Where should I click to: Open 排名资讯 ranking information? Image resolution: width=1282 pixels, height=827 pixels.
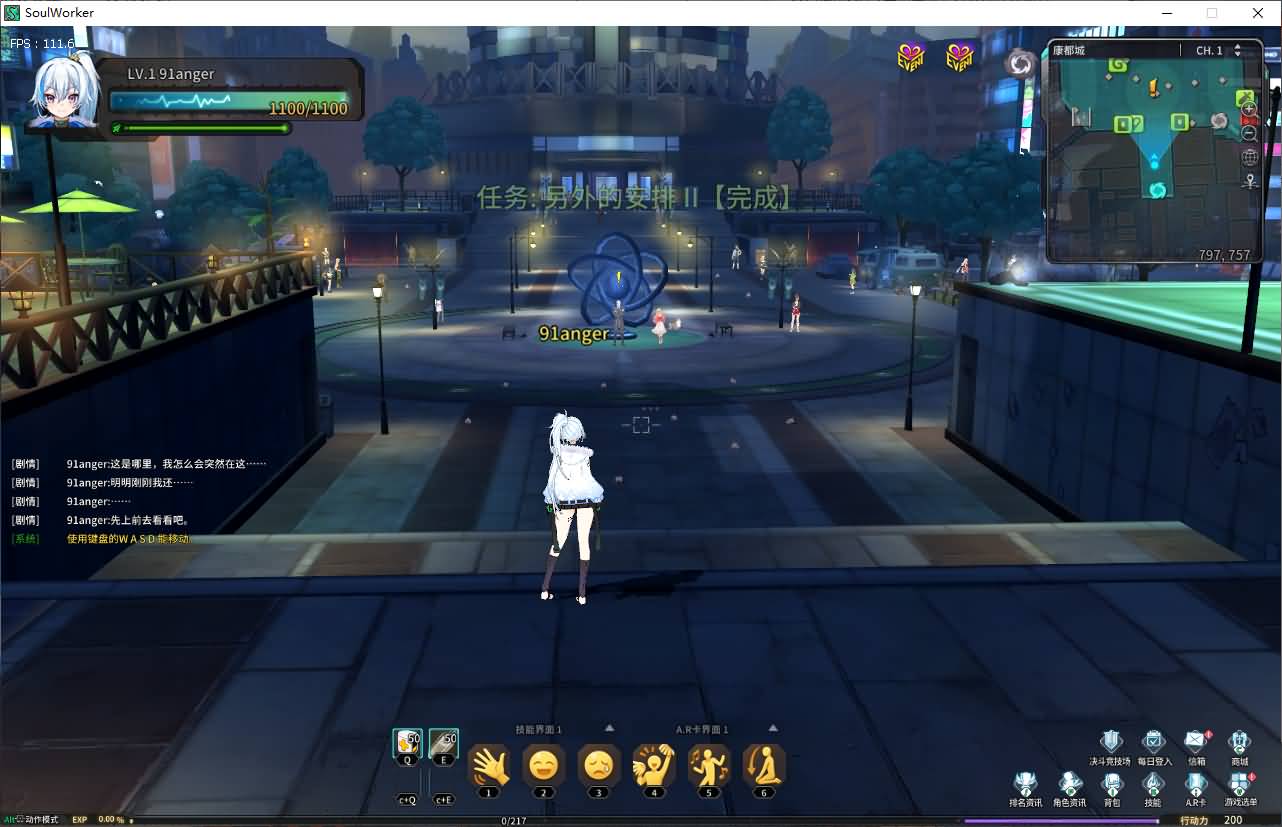[1026, 786]
